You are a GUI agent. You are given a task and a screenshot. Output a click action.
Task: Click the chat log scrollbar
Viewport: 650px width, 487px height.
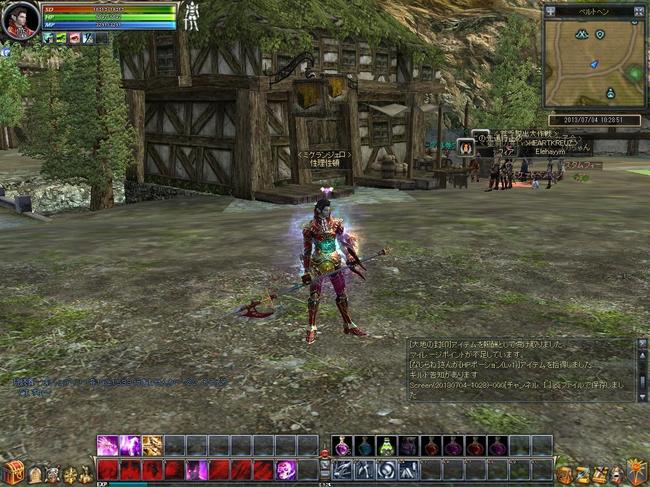tap(642, 370)
